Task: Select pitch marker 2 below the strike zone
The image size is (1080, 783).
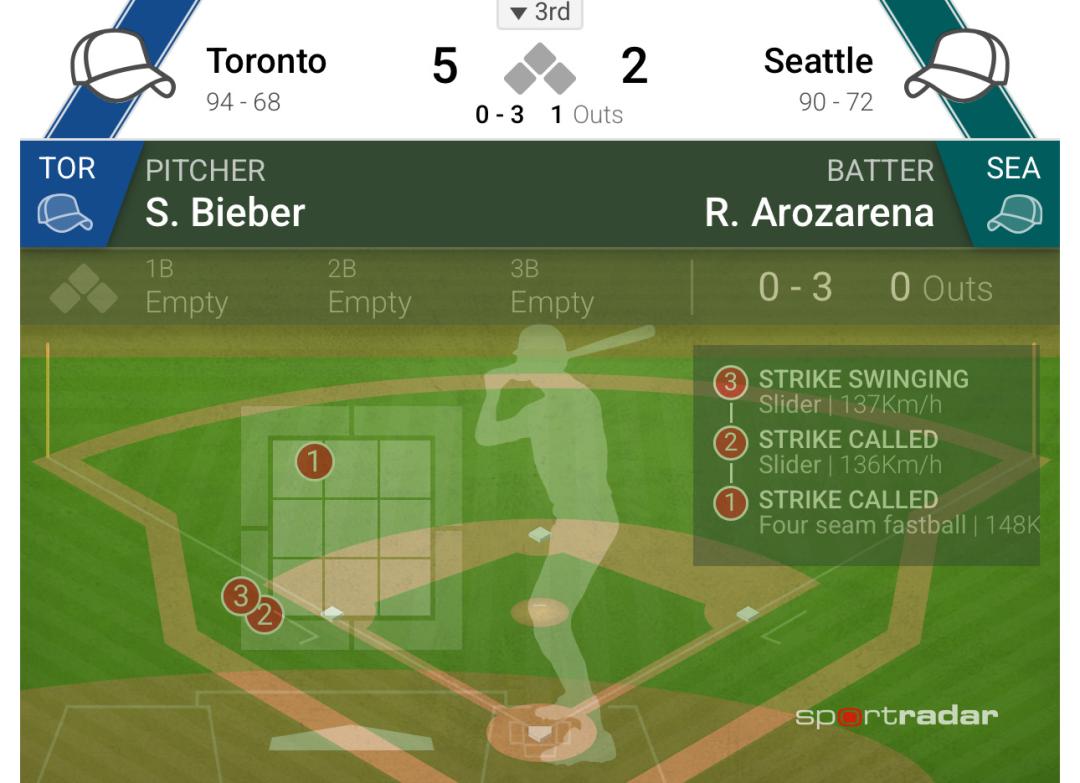Action: pos(265,614)
